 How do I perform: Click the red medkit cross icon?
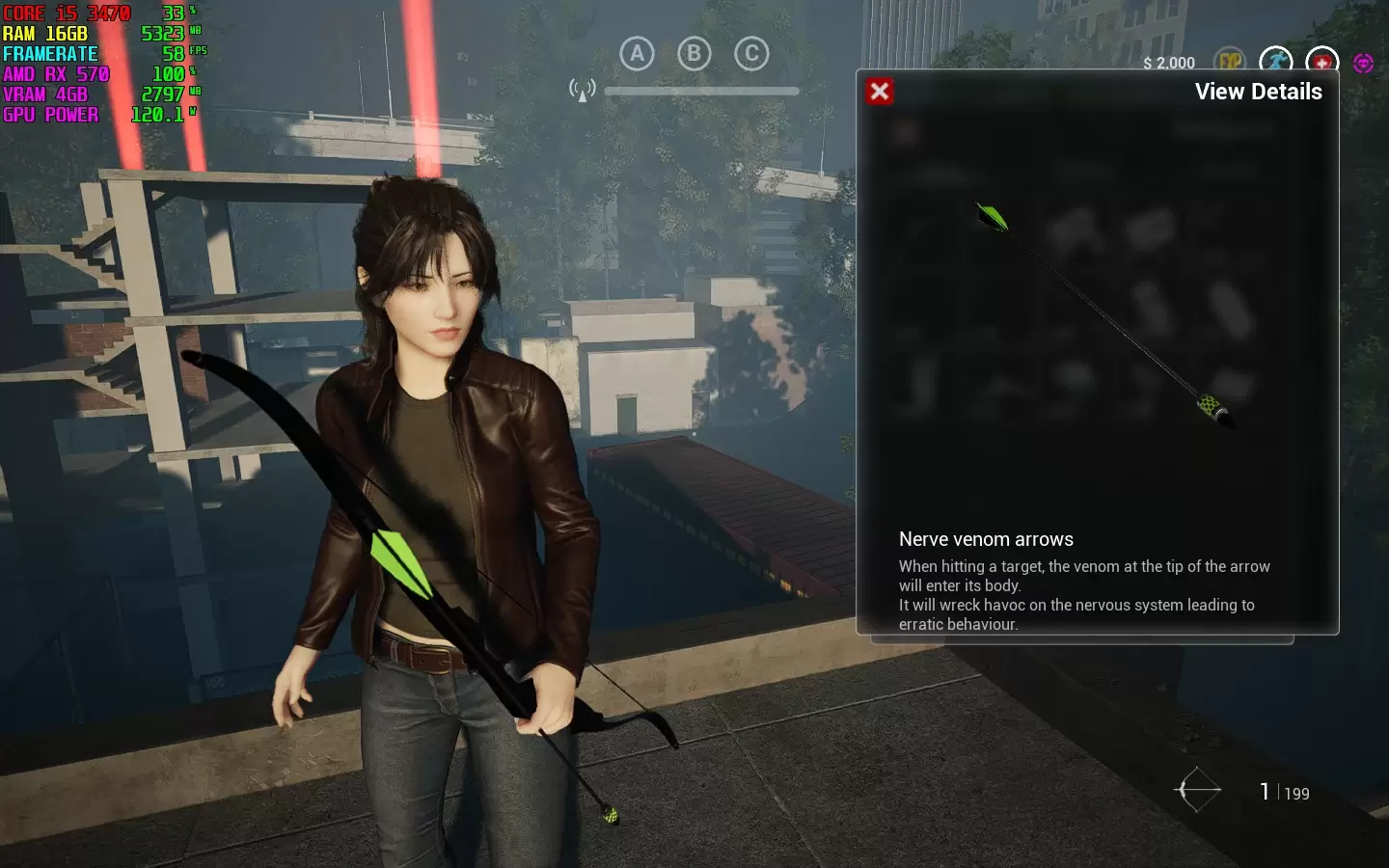[1321, 61]
